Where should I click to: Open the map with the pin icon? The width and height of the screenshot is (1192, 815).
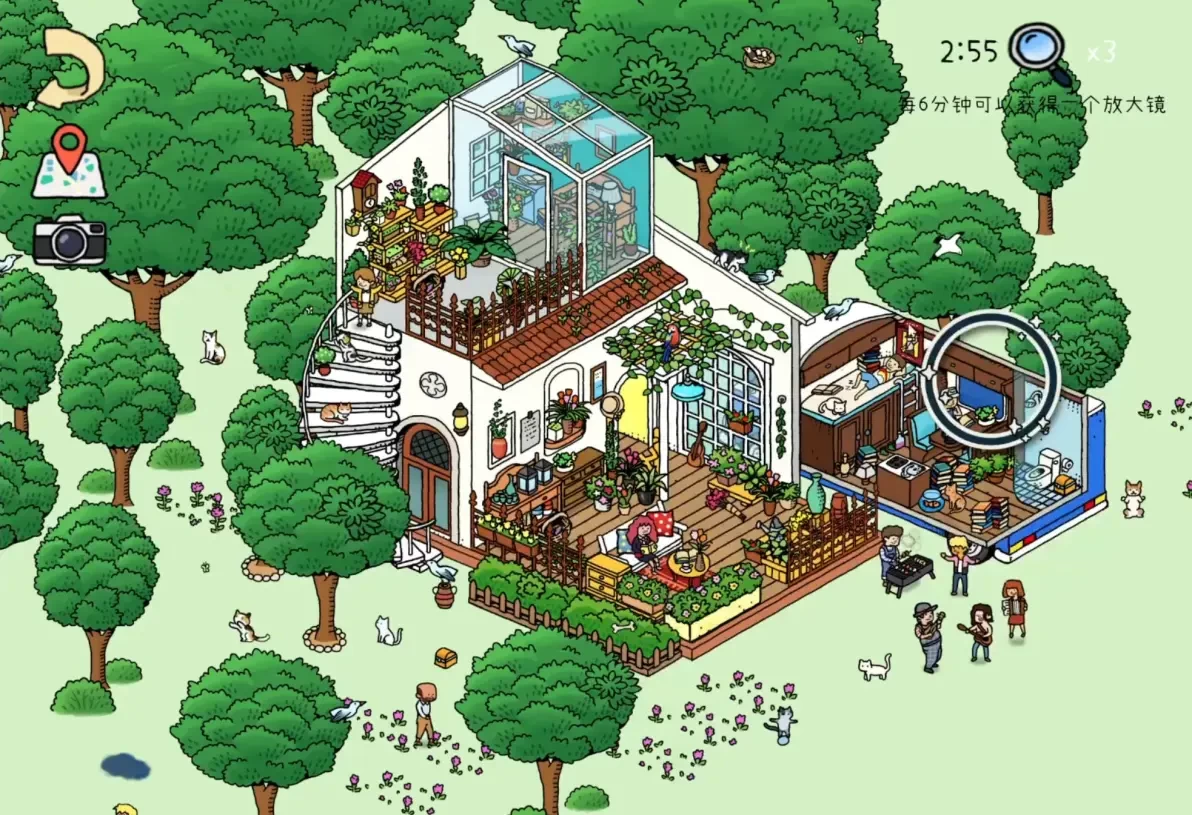[68, 161]
